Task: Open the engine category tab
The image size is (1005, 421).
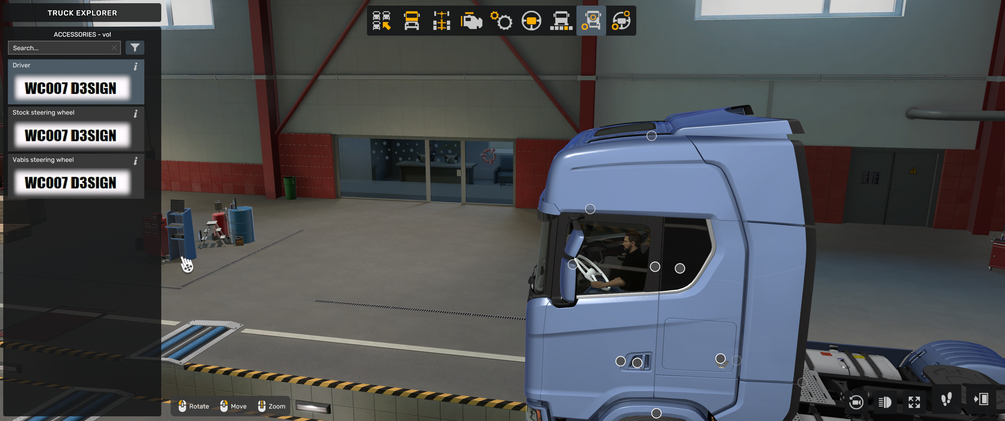Action: coord(471,21)
